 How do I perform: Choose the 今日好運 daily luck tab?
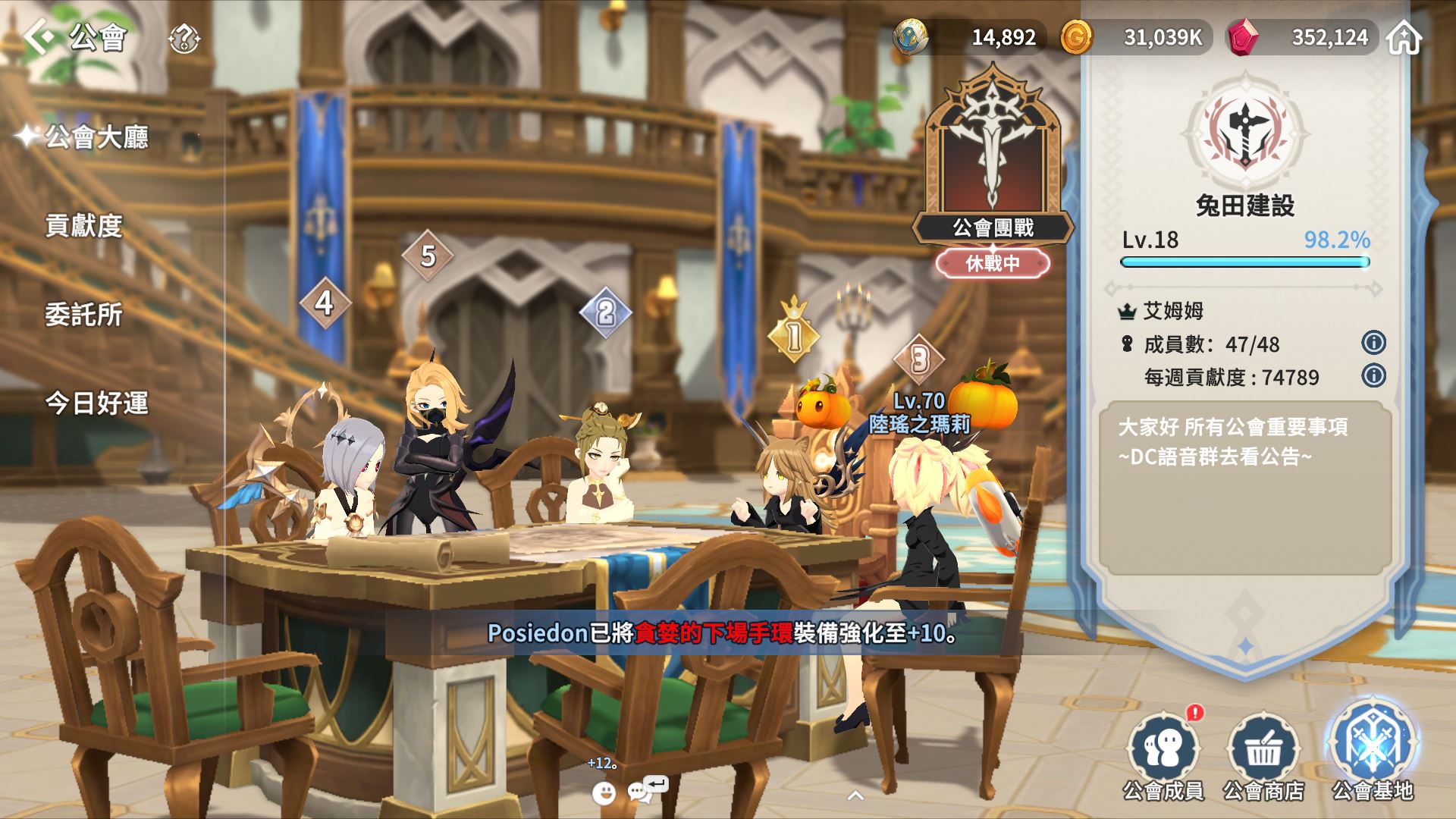[96, 403]
